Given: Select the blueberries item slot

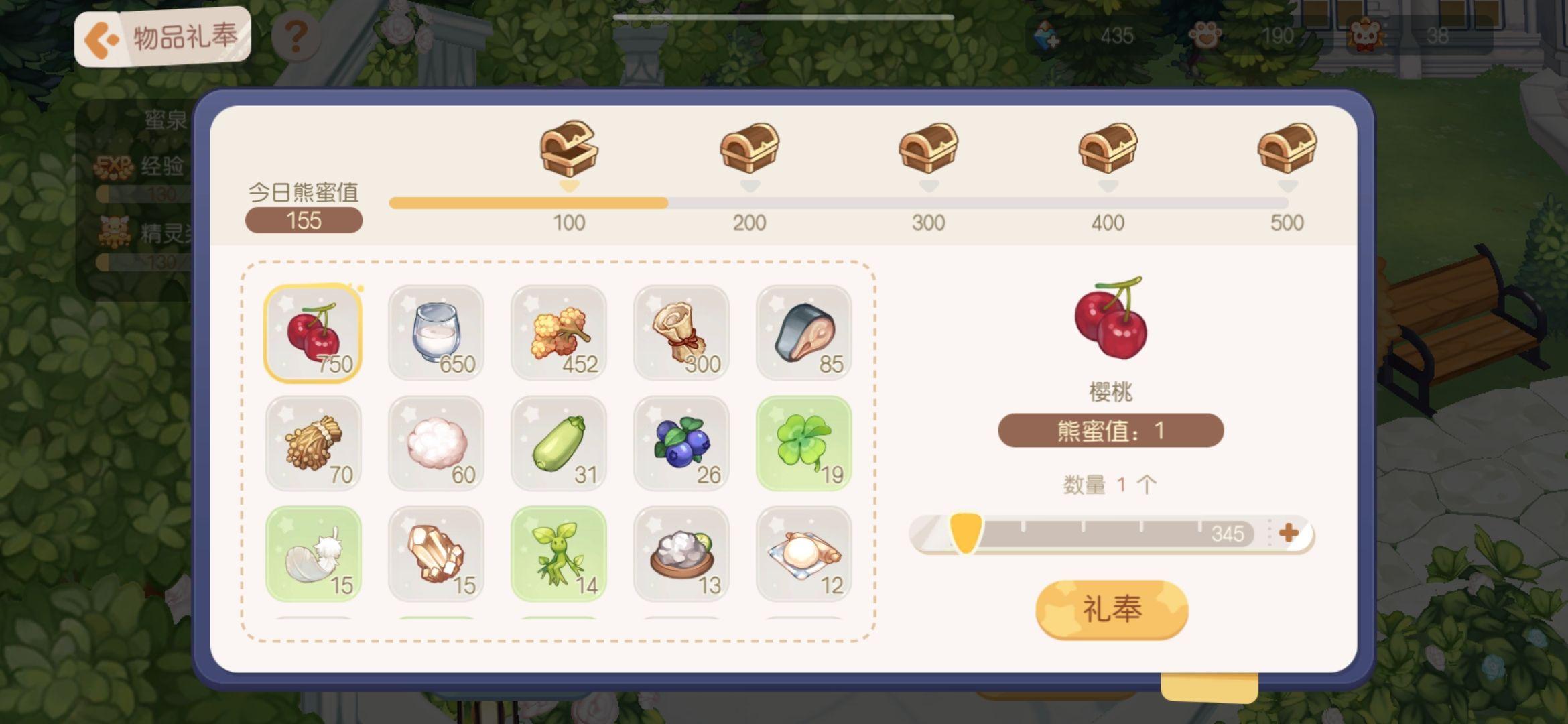Looking at the screenshot, I should (681, 443).
